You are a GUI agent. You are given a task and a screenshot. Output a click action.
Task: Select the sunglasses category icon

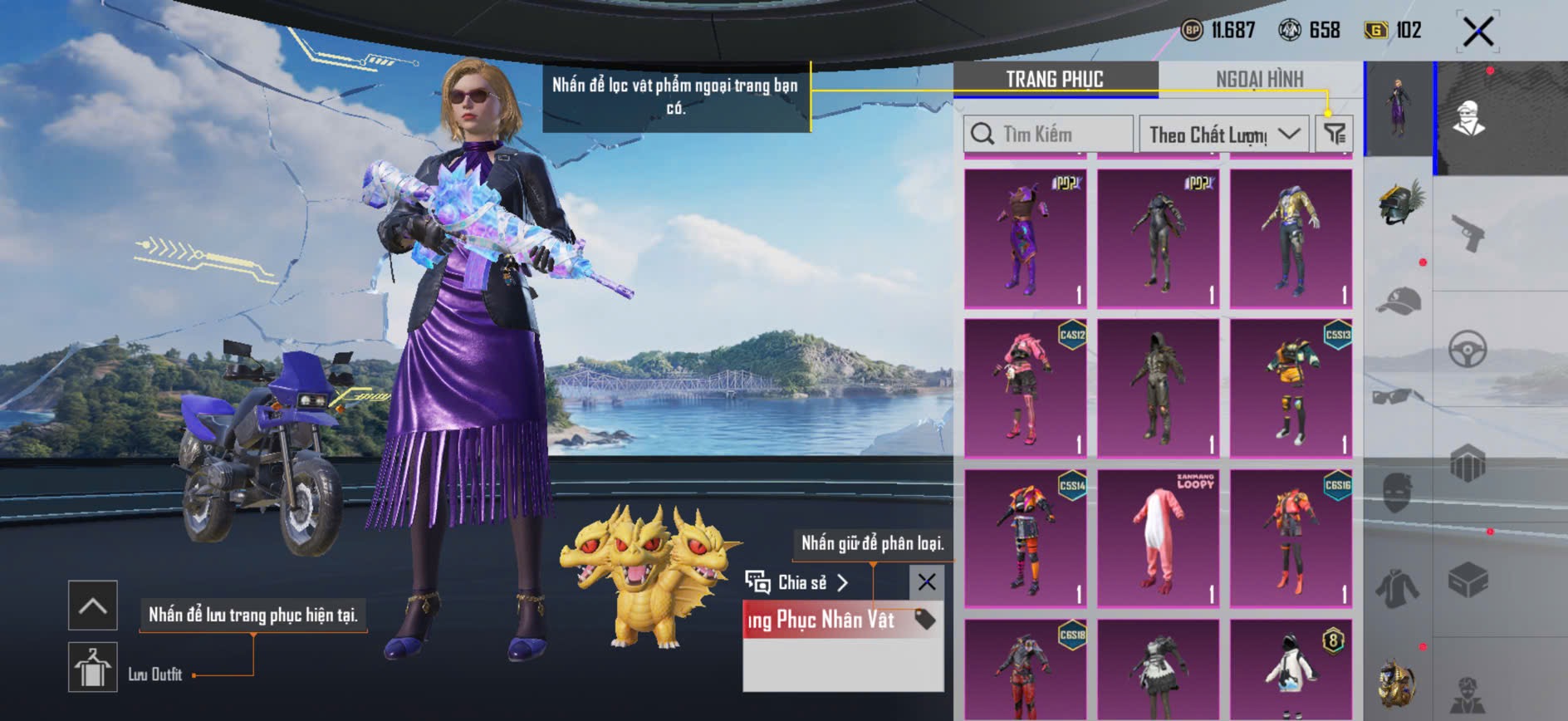coord(1398,396)
